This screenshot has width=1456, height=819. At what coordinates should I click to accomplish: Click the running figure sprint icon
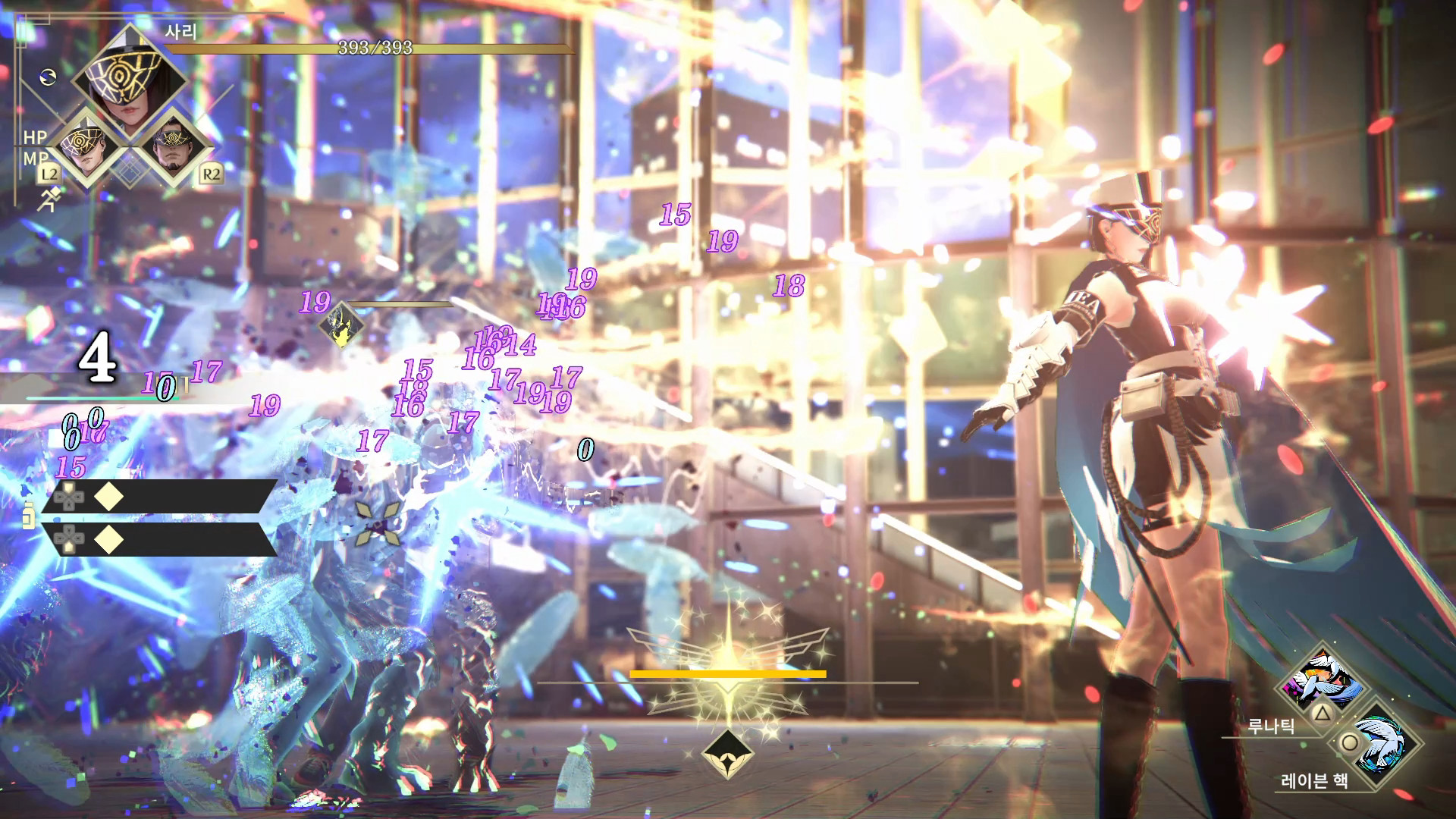[x=48, y=199]
